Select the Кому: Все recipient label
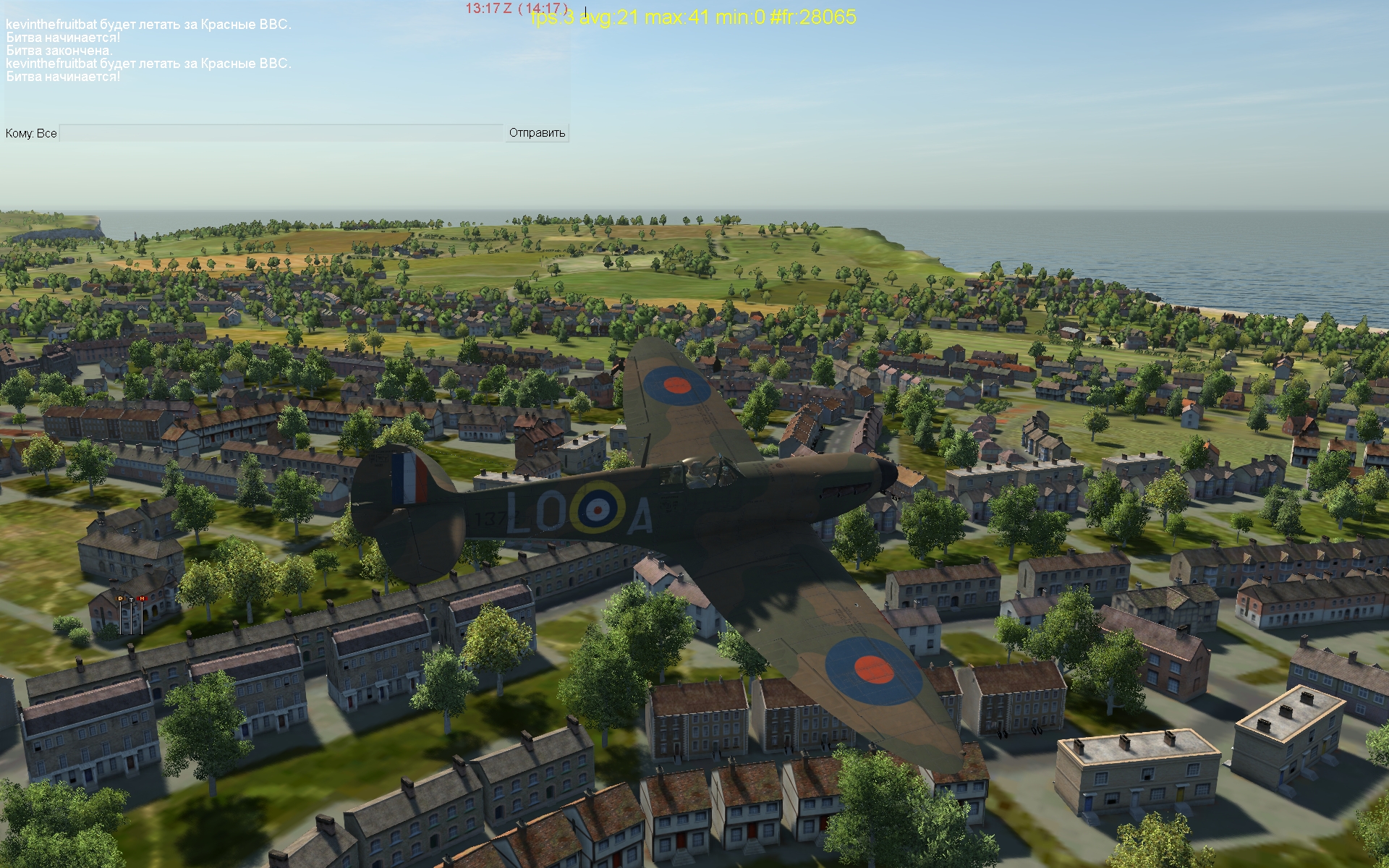 31,133
